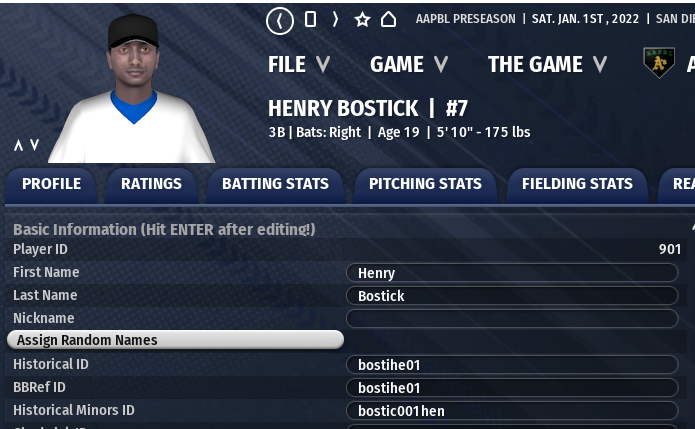695x429 pixels.
Task: Click the Athletics team logo
Action: point(658,64)
